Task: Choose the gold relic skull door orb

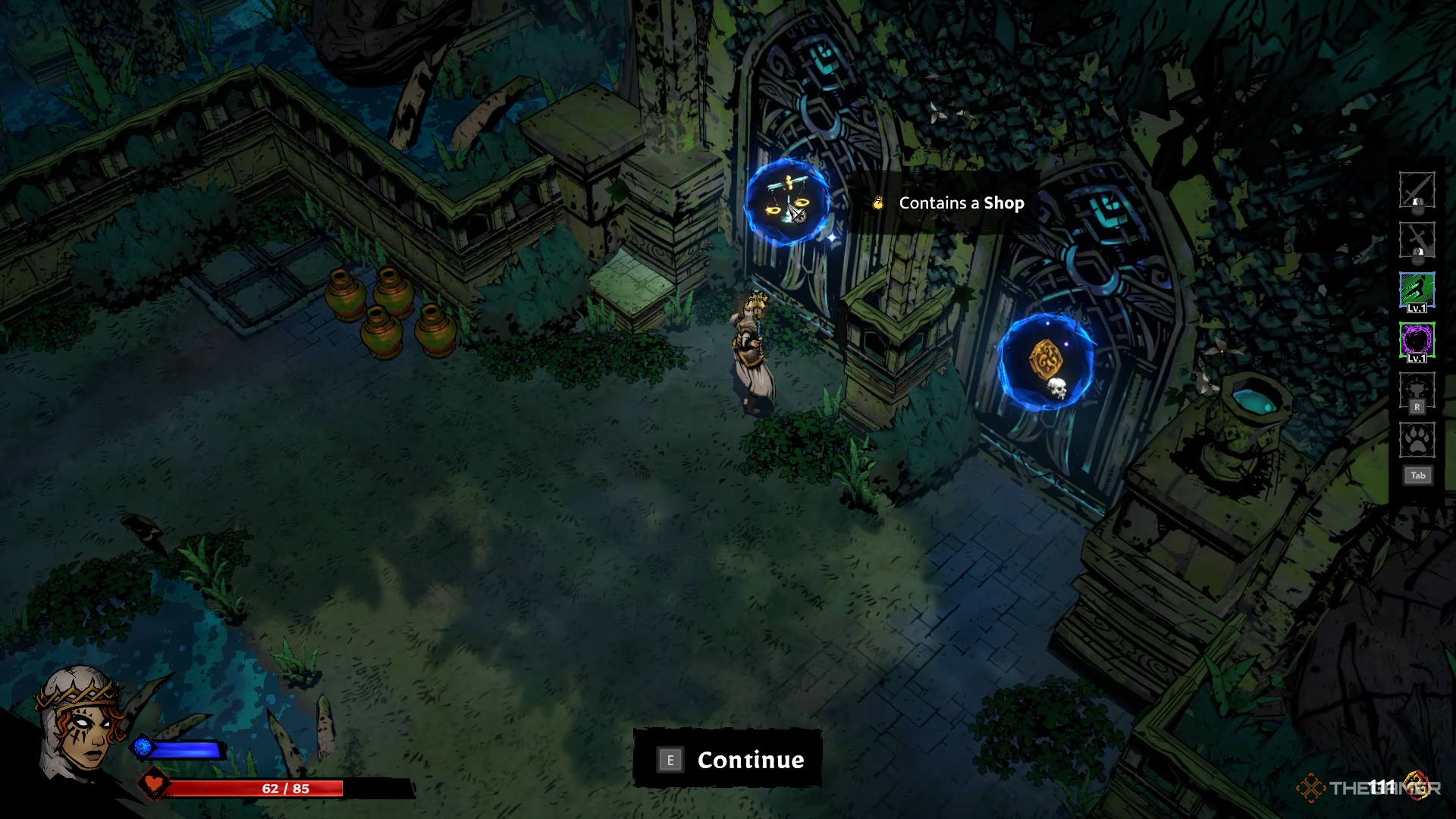Action: [1046, 362]
